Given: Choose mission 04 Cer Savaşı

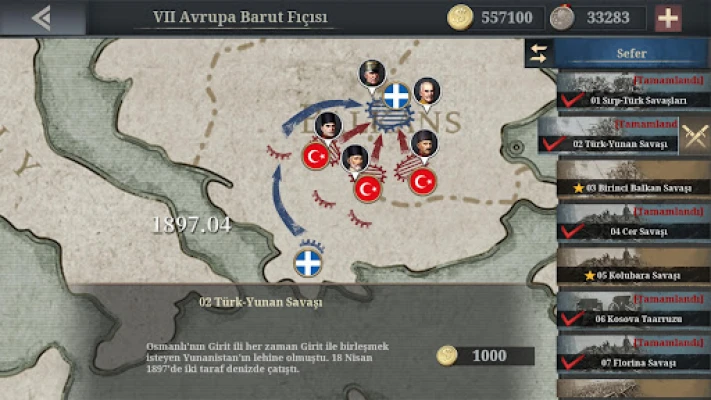Looking at the screenshot, I should [x=632, y=223].
